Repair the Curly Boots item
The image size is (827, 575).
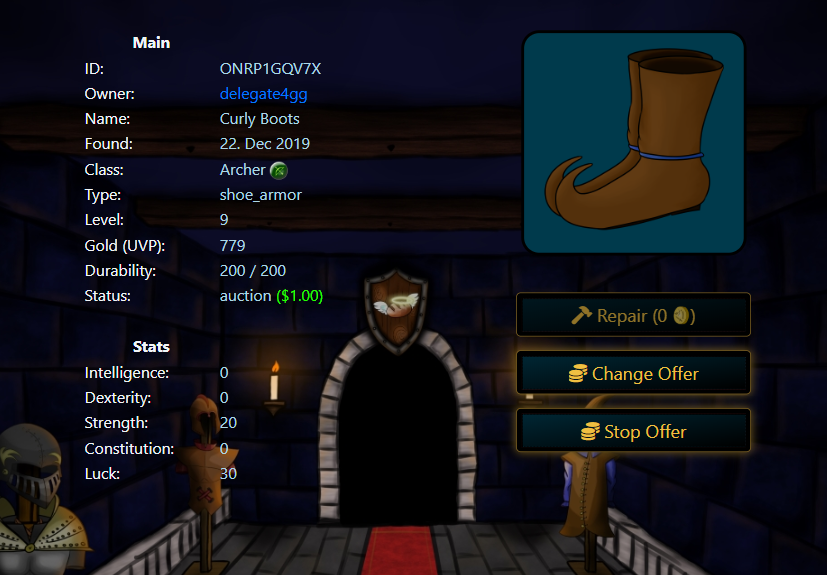[x=633, y=316]
